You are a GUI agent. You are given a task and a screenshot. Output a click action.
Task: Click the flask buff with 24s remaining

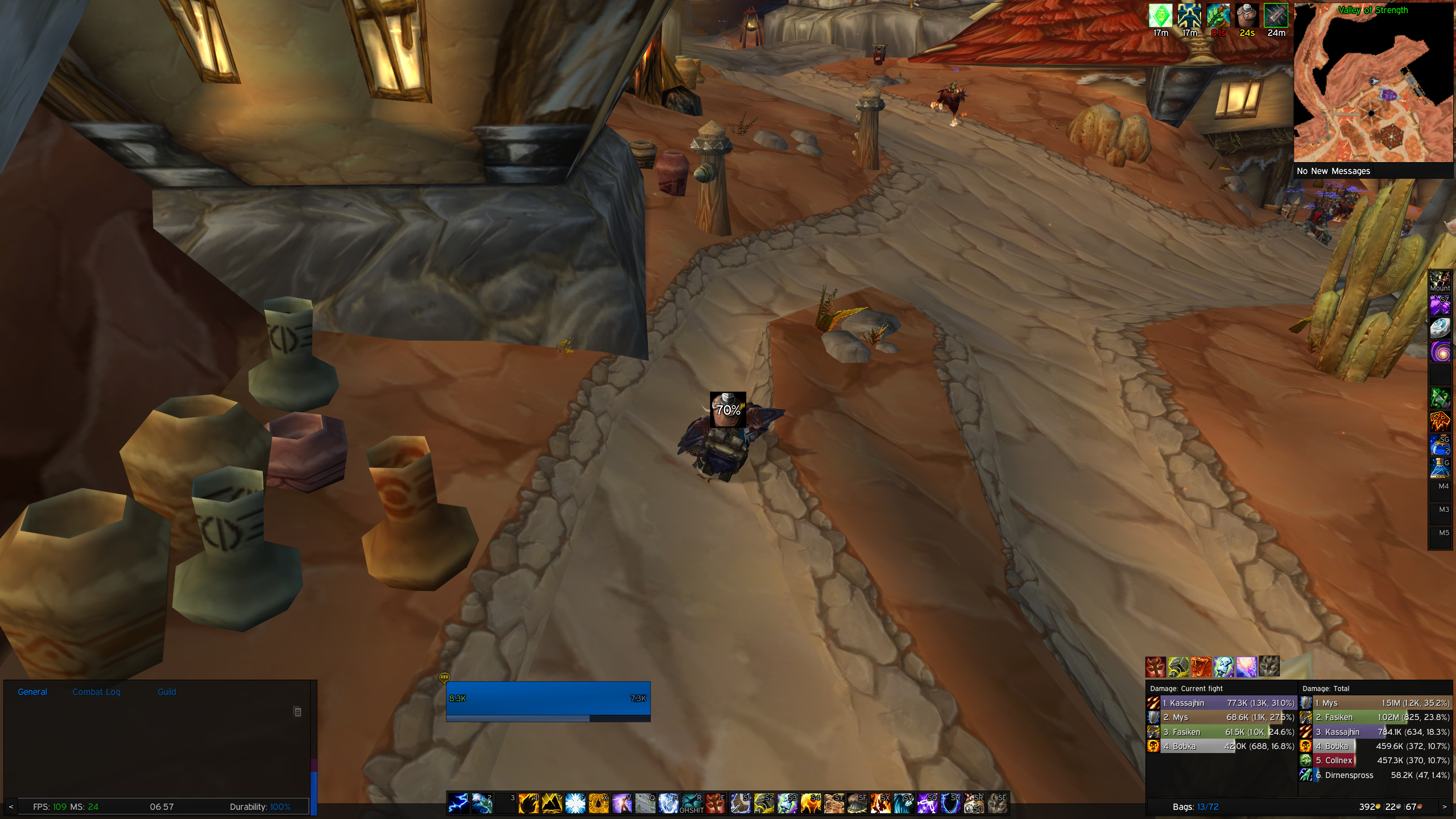(1247, 15)
